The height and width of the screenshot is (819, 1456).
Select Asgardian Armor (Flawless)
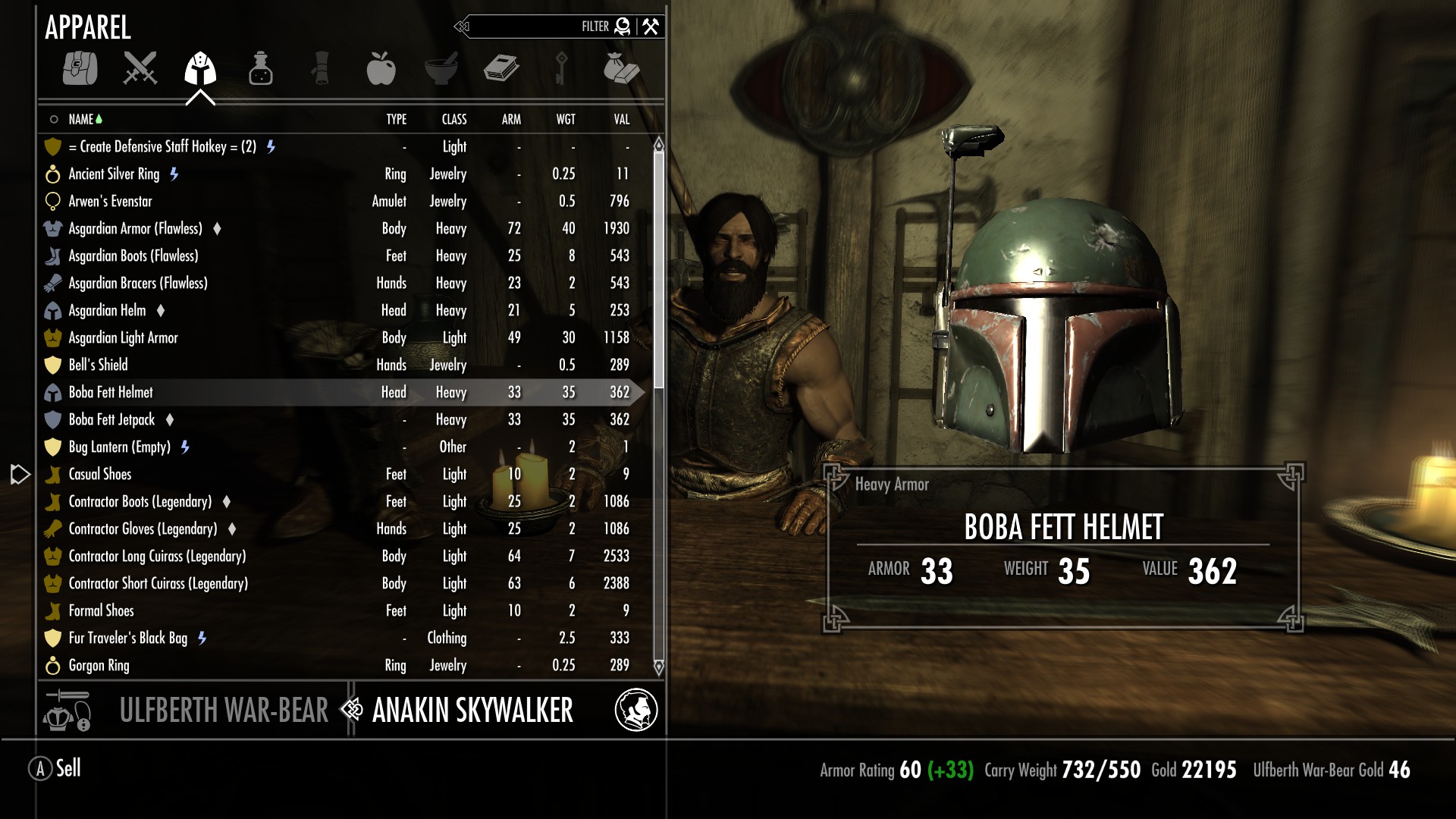pos(135,228)
